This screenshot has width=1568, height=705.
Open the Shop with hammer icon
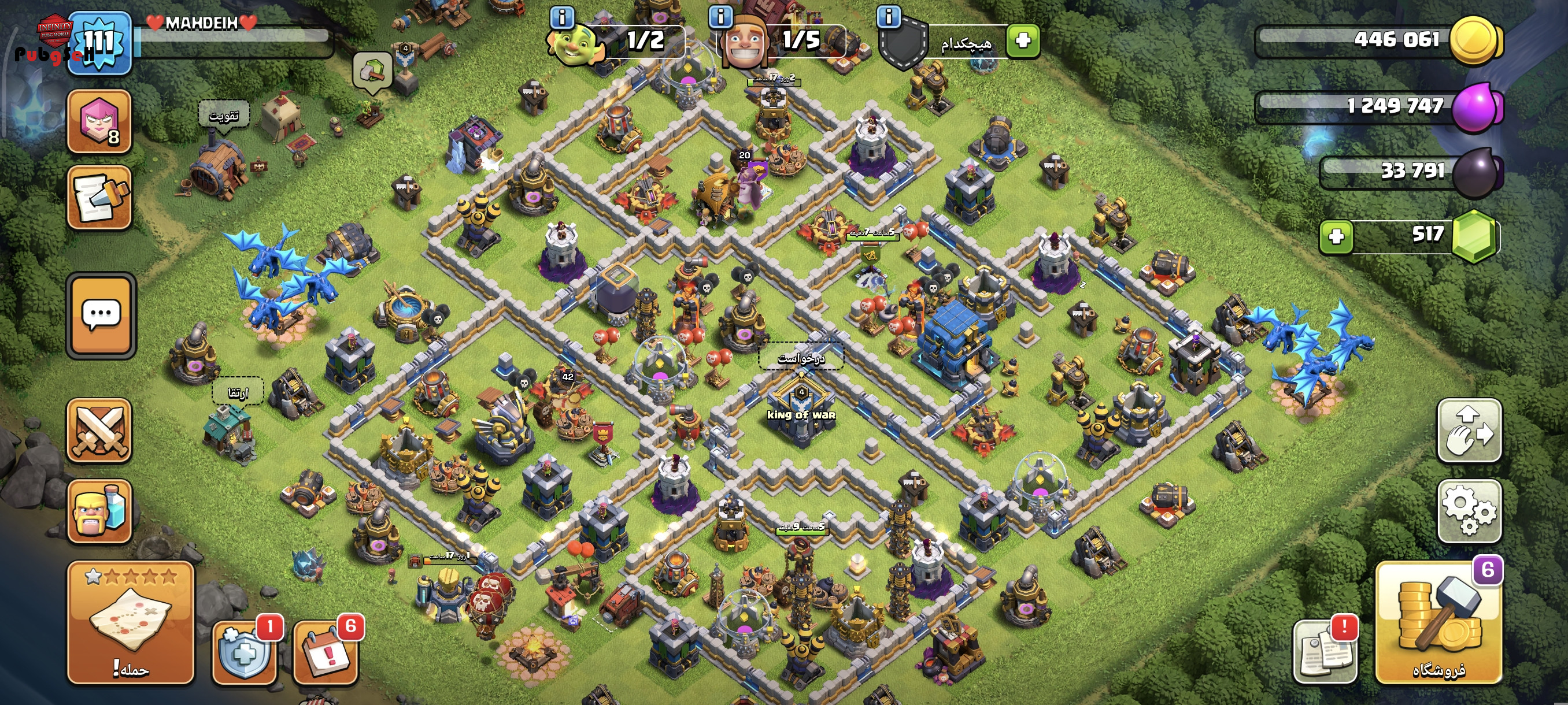click(1438, 622)
